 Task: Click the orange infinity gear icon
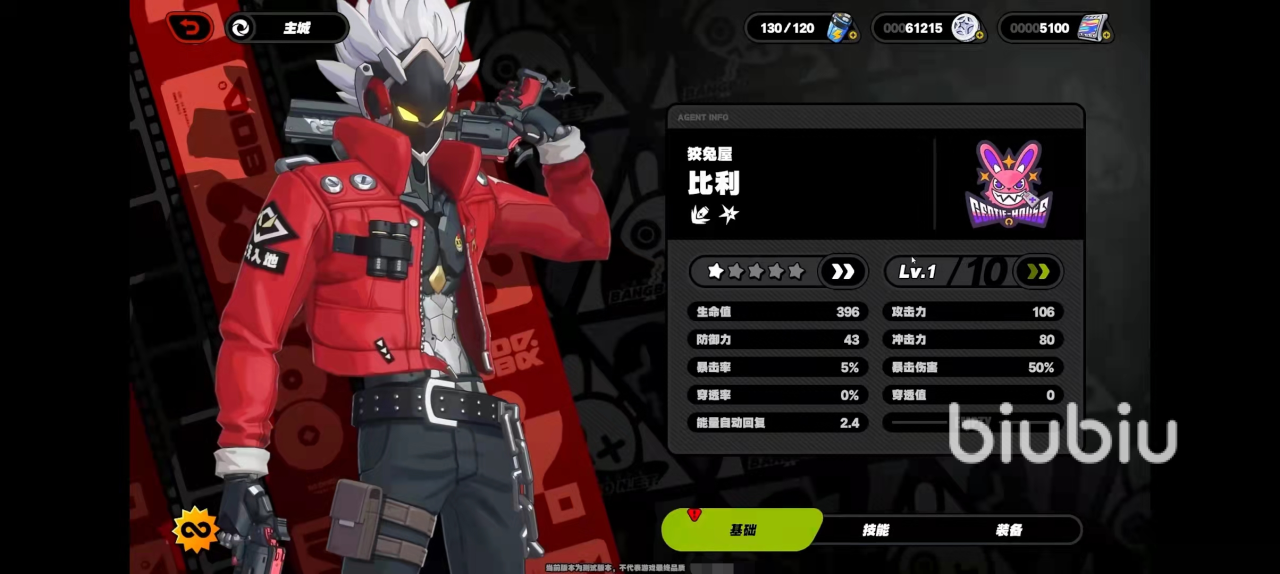click(195, 529)
